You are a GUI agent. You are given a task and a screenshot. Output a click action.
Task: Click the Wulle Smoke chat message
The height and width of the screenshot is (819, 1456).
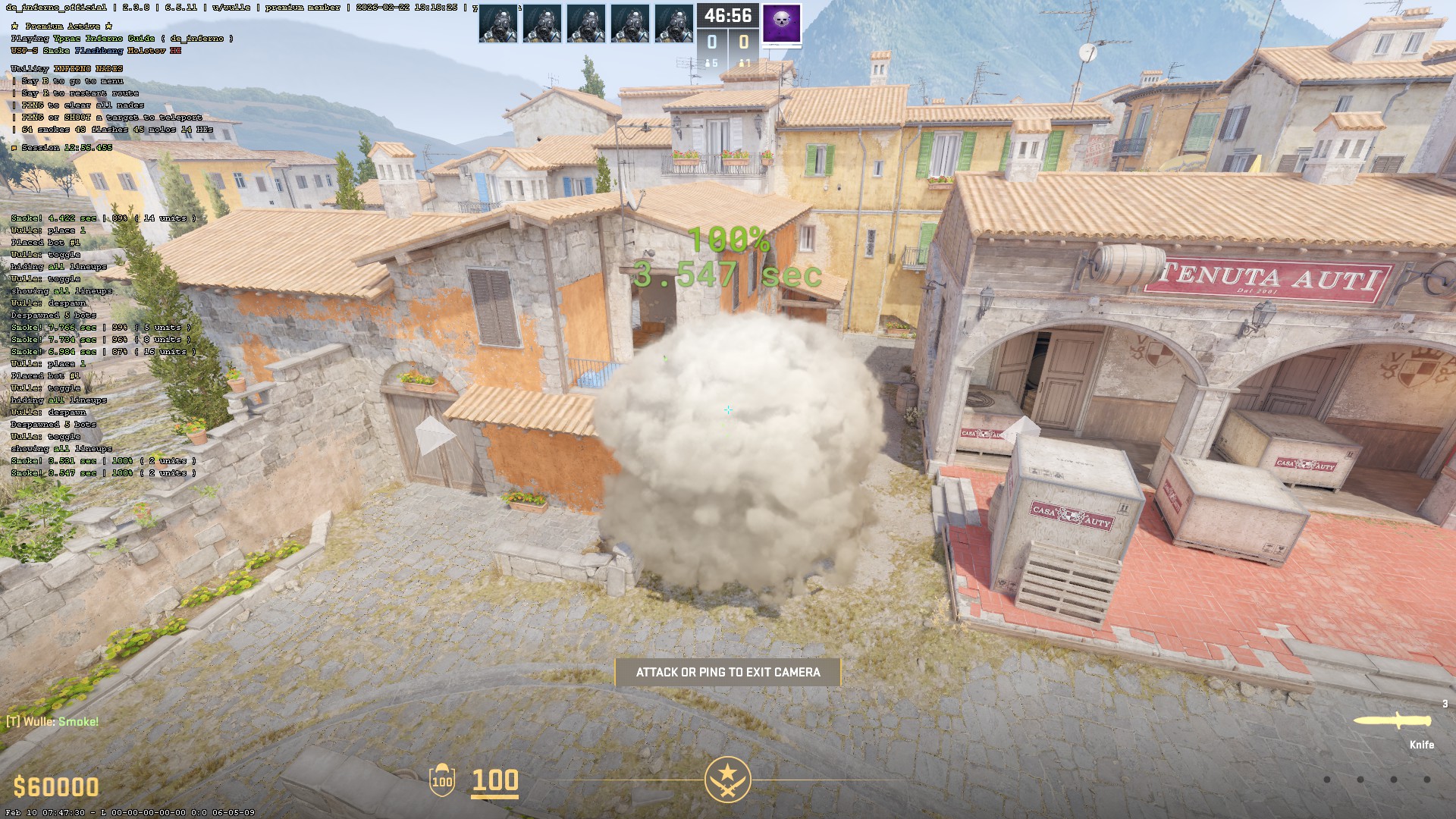pos(53,721)
